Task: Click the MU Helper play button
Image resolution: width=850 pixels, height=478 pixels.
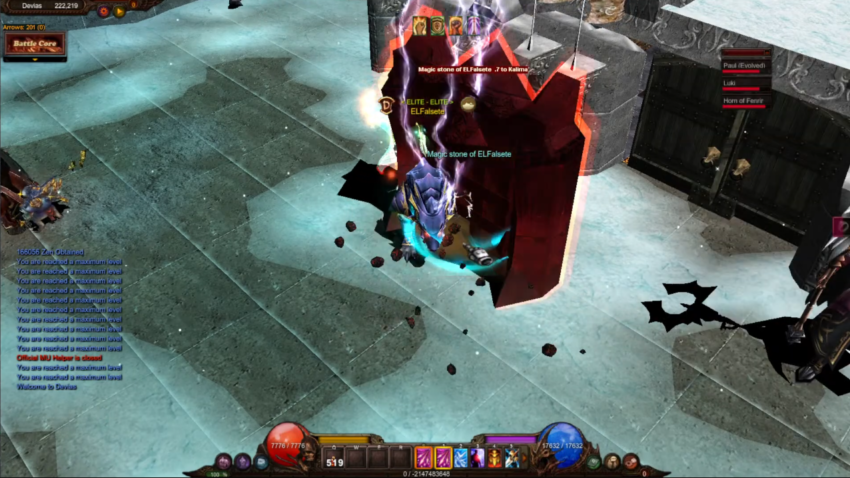Action: pos(120,11)
